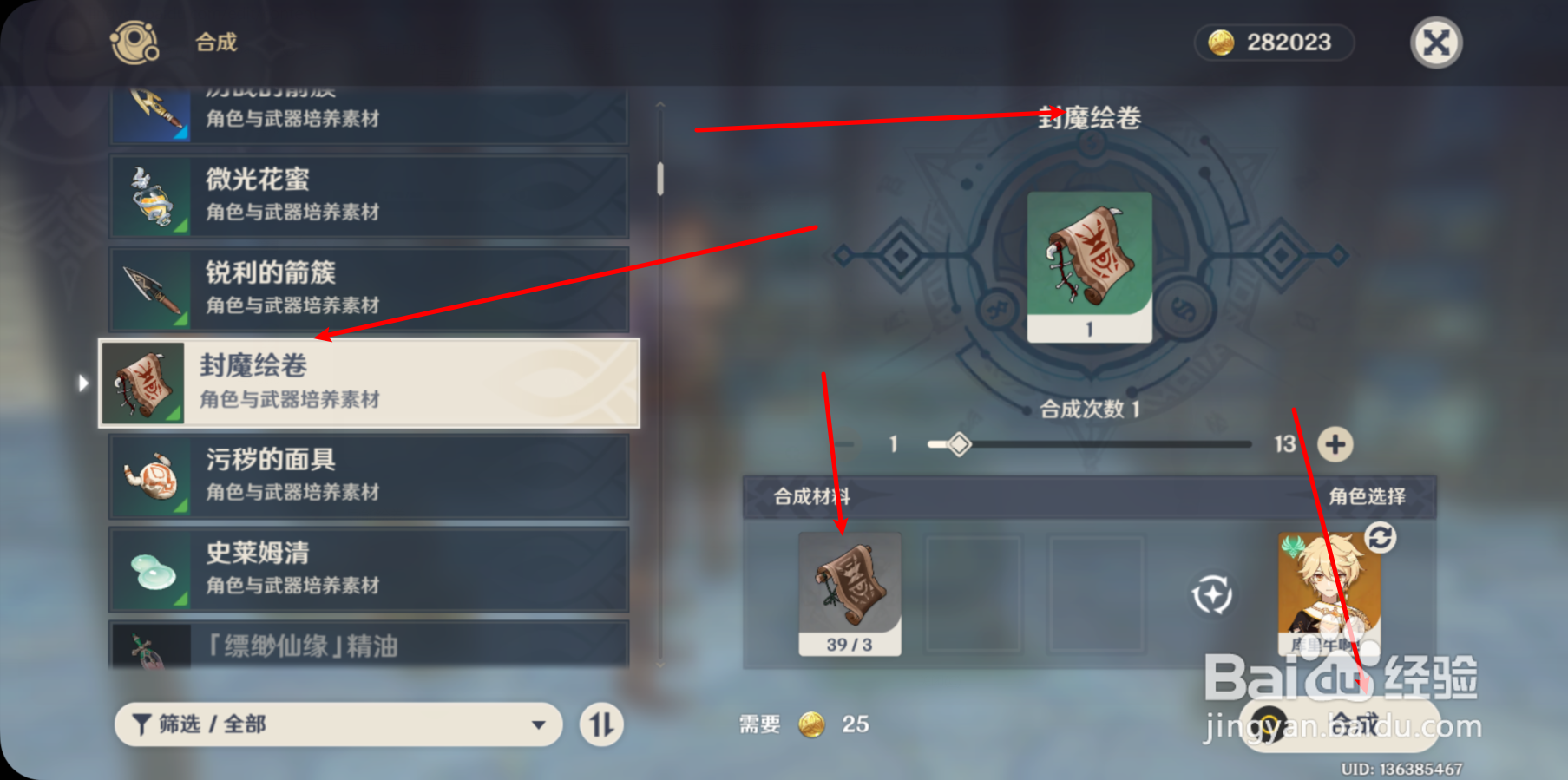This screenshot has height=780, width=1568.
Task: Select the 锐利的箭簇 arrowhead icon
Action: (153, 288)
